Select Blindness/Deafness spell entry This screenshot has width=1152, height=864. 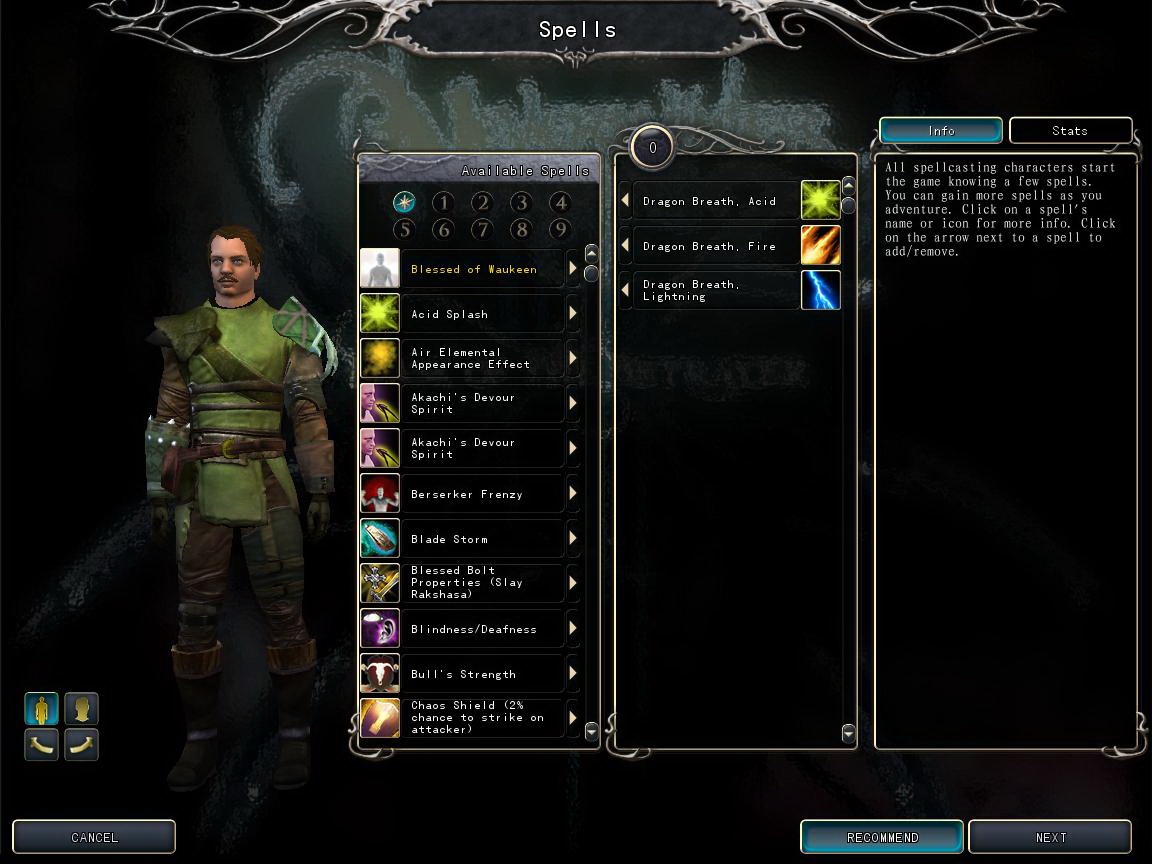coord(474,629)
